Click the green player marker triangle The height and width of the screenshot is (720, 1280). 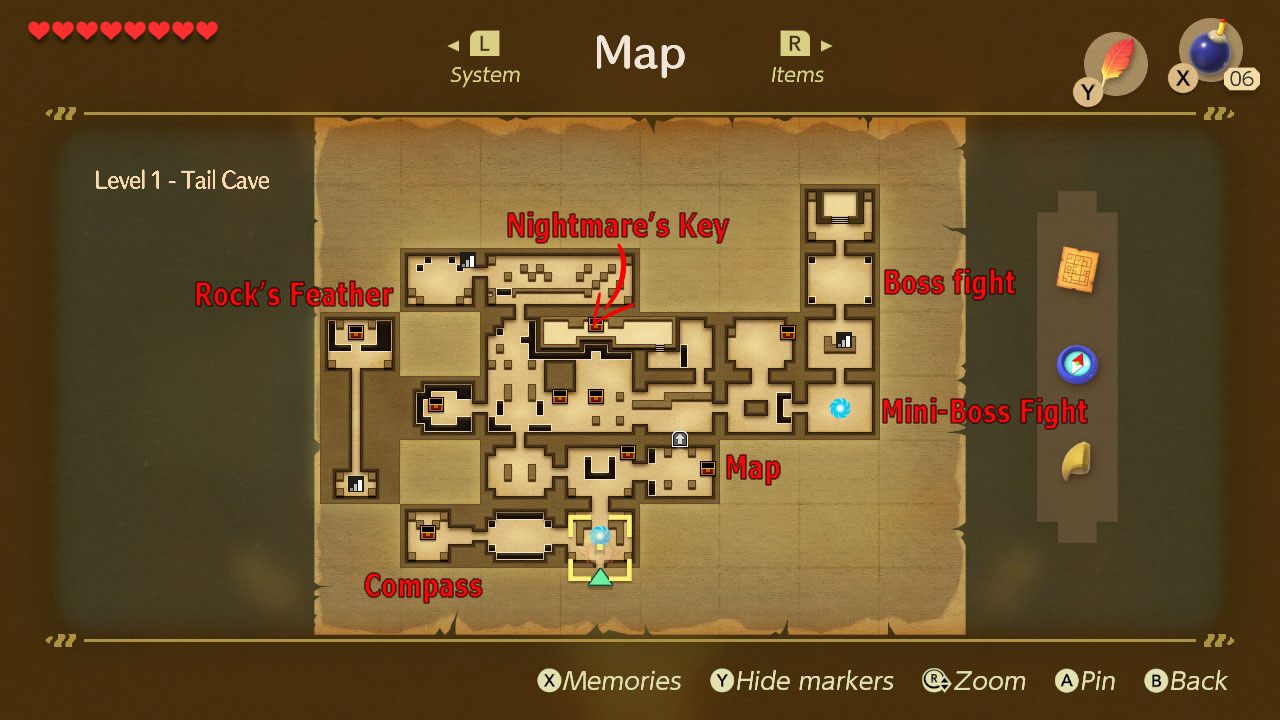(600, 578)
